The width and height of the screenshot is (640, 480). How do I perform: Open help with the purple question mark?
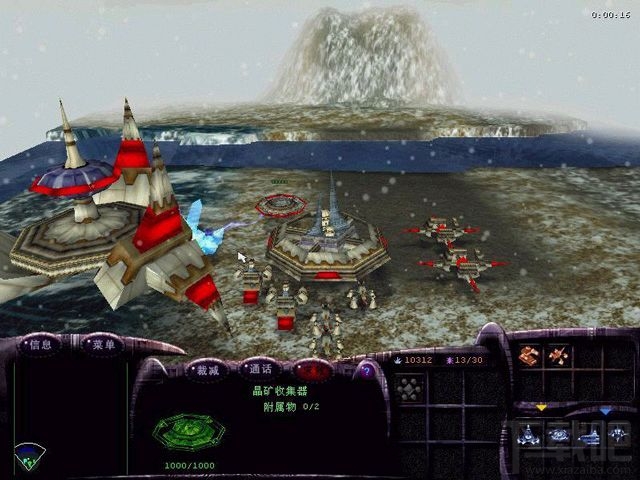click(x=366, y=370)
